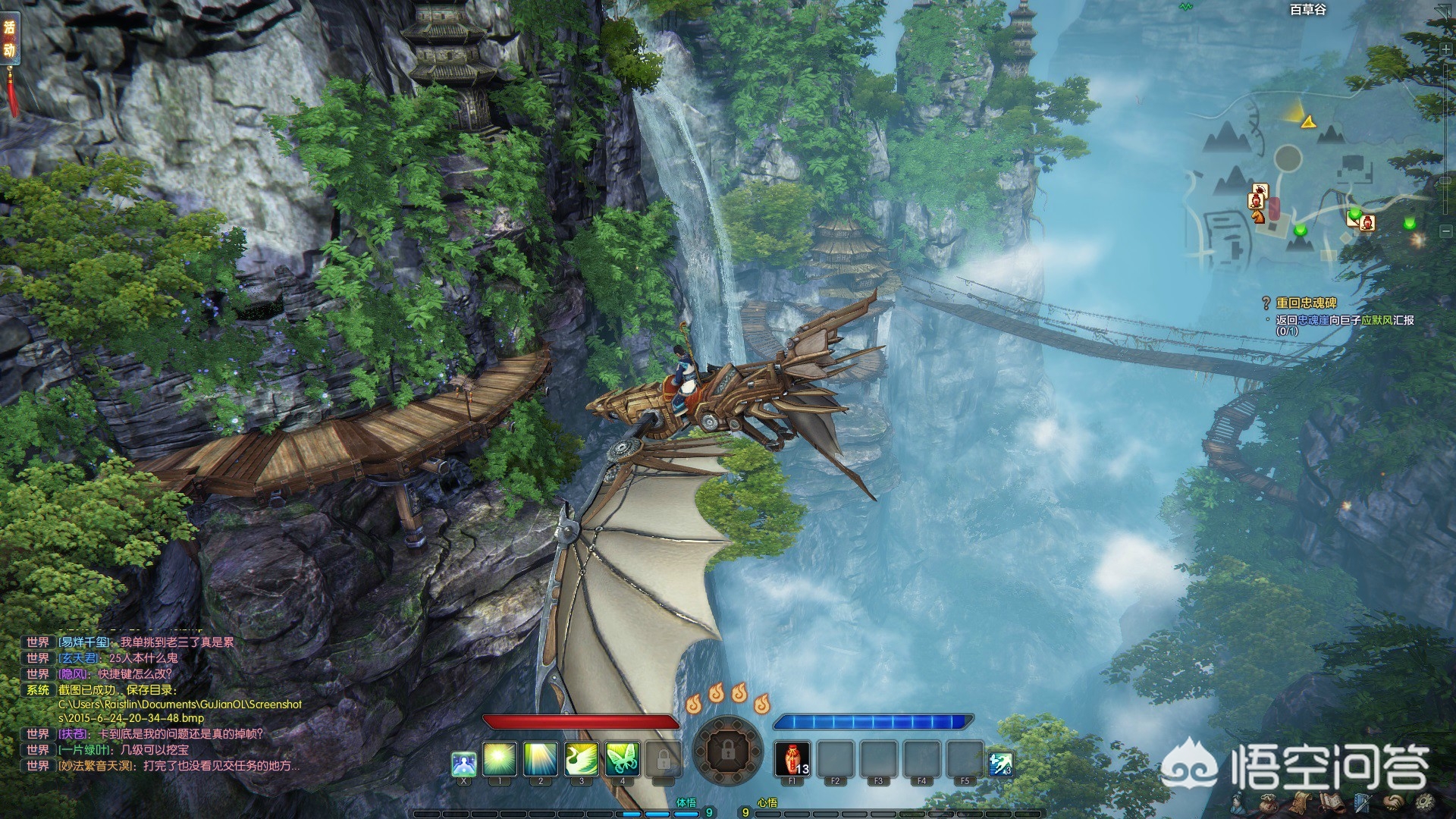
Task: Click player name 易烊千玺 in chat
Action: [x=86, y=642]
